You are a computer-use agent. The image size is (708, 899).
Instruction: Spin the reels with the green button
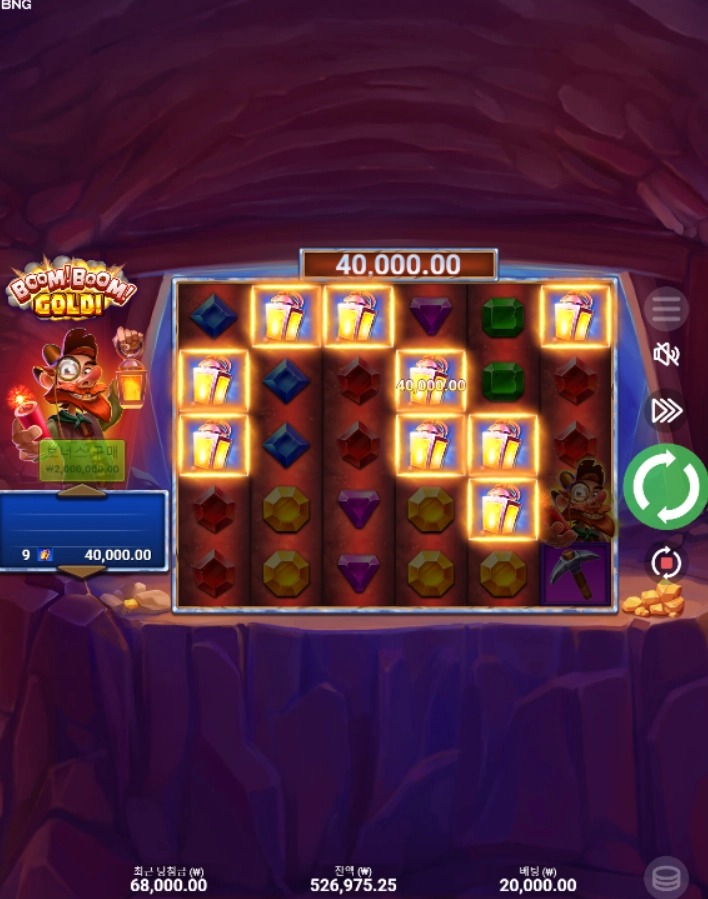click(x=666, y=487)
